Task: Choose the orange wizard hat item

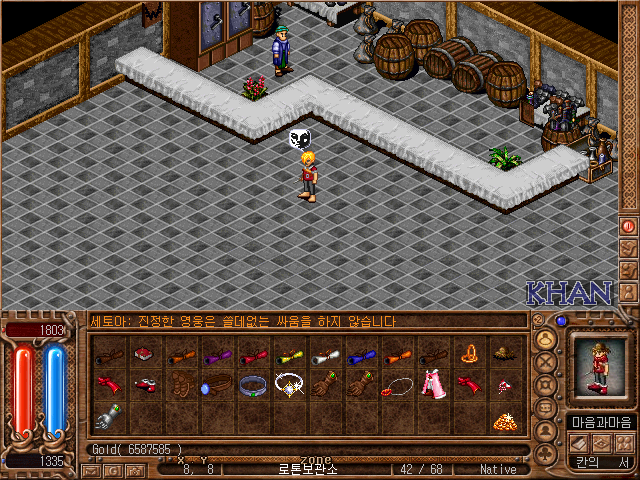Action: (467, 354)
